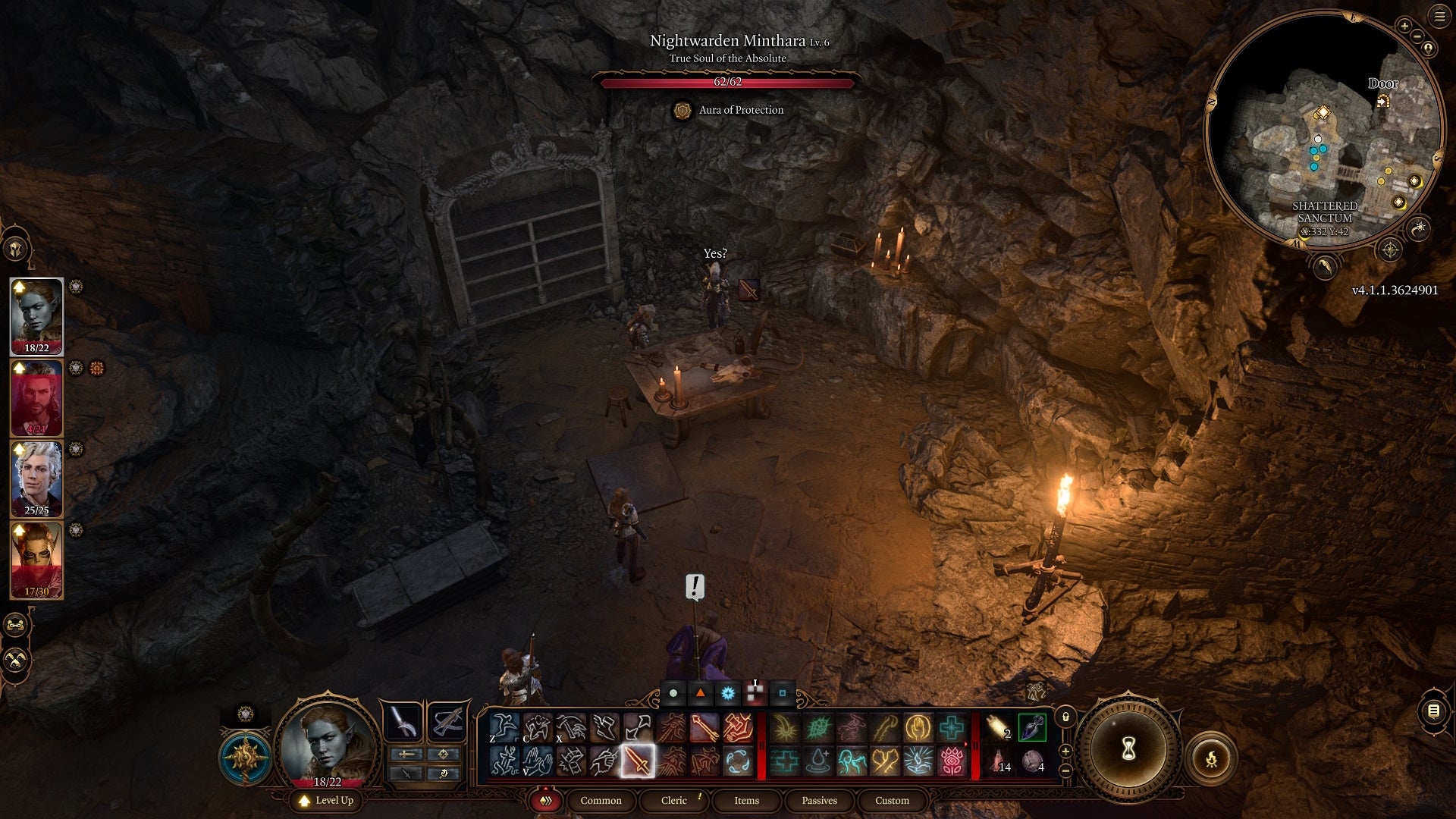This screenshot has width=1456, height=819.
Task: Toggle the hotbar lock icon
Action: click(x=1065, y=717)
